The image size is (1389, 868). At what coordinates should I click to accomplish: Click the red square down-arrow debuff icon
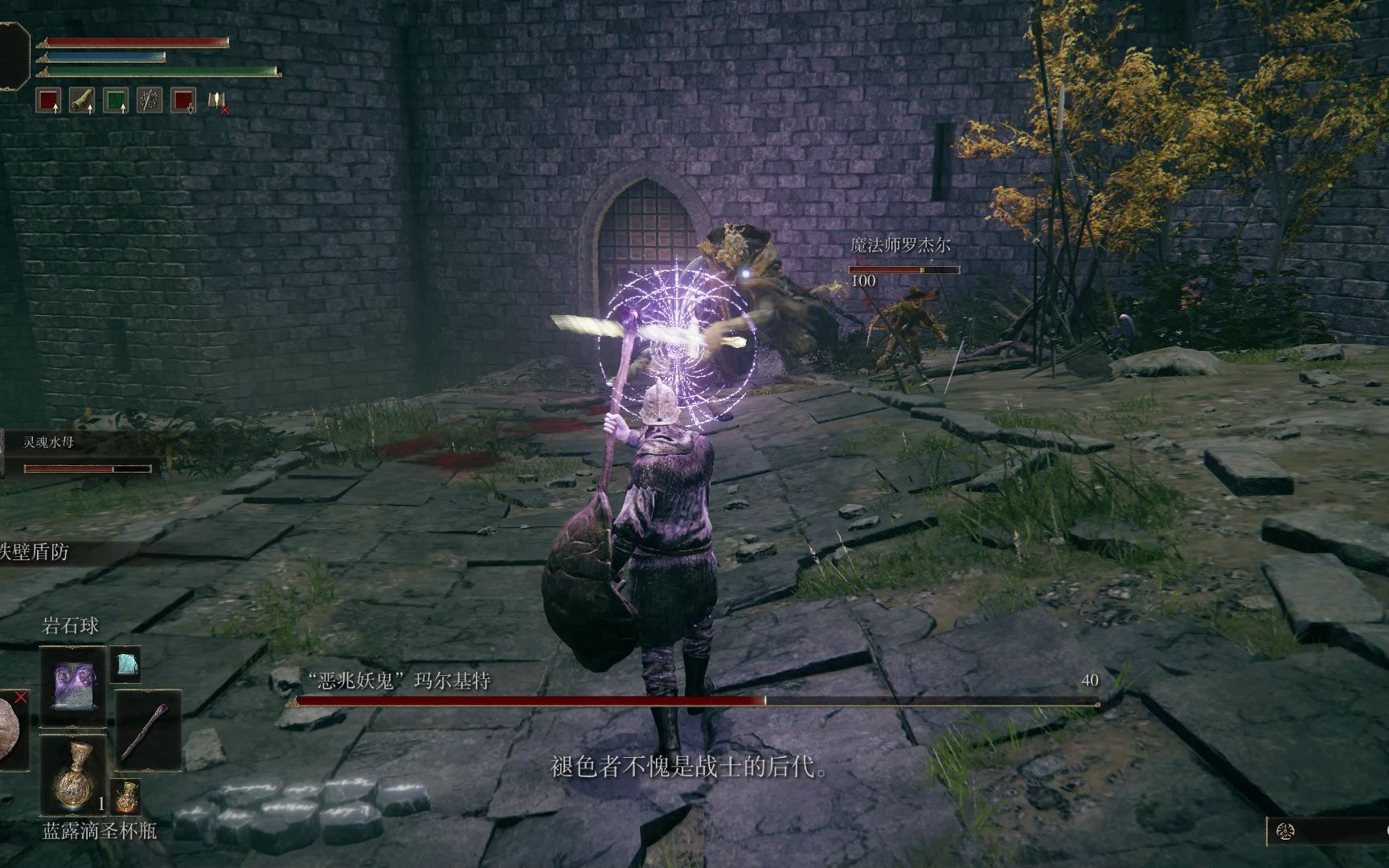coord(183,100)
